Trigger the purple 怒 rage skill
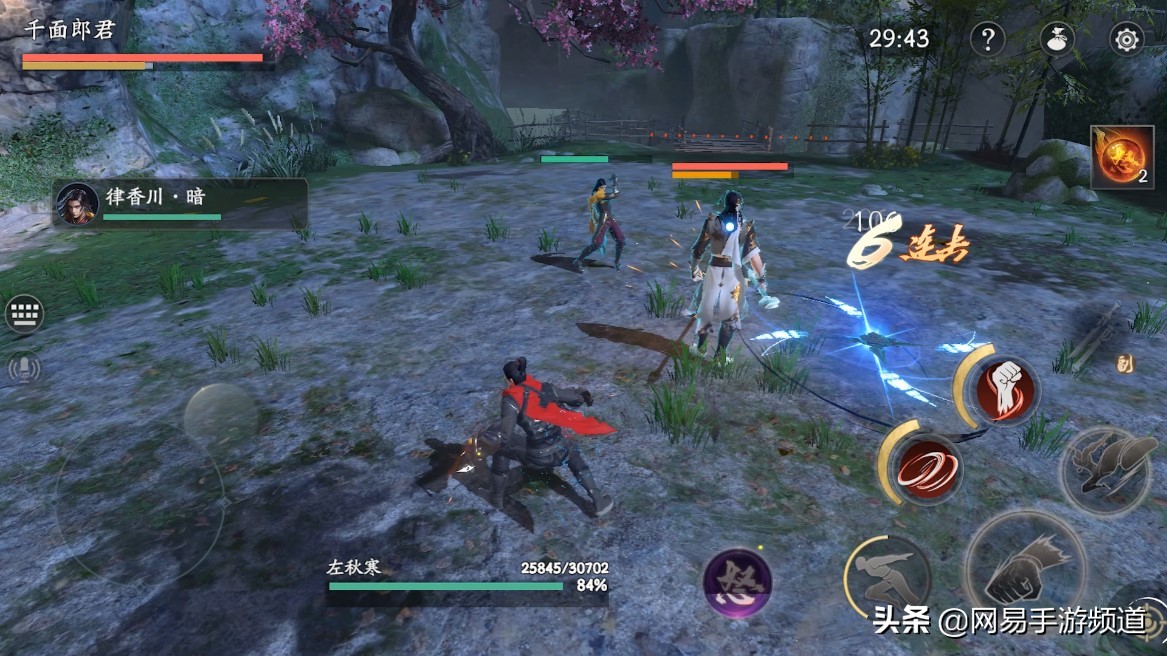This screenshot has width=1167, height=656. (737, 583)
